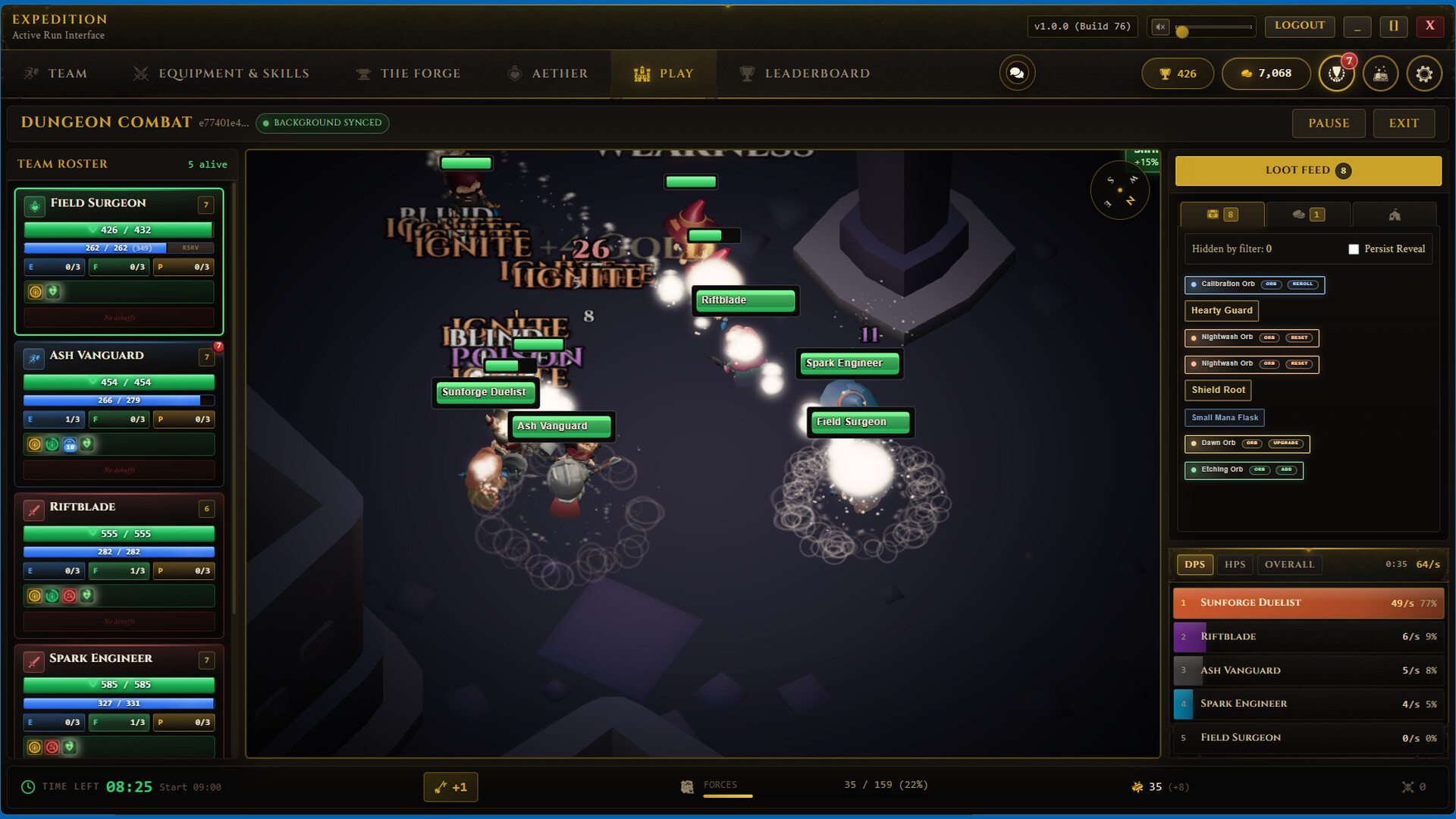The image size is (1456, 819).
Task: Click the Forces banner icon in bottom bar
Action: 688,786
